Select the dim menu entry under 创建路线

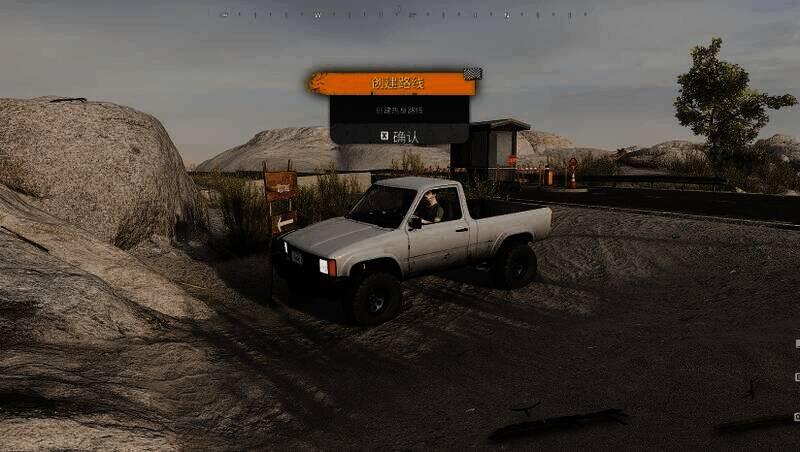pyautogui.click(x=399, y=110)
